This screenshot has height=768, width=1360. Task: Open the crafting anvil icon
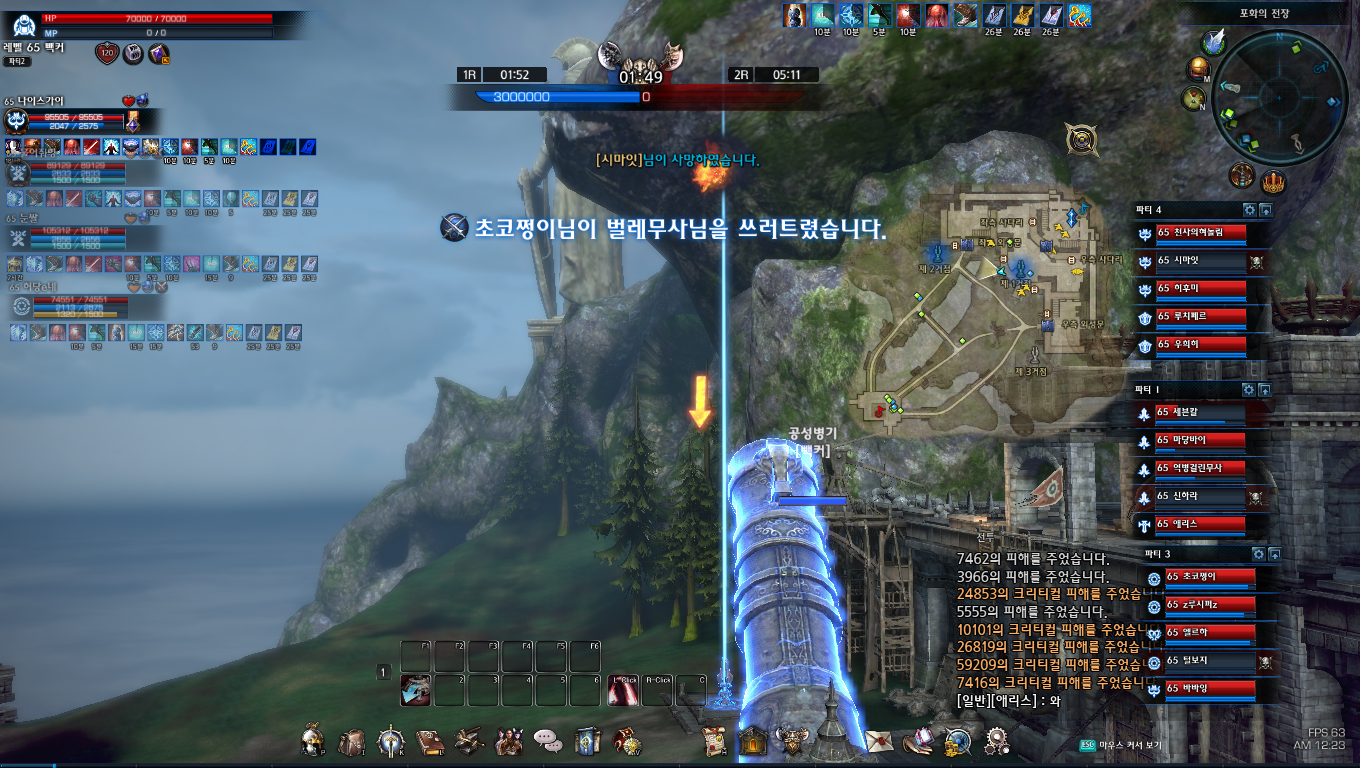(x=469, y=741)
